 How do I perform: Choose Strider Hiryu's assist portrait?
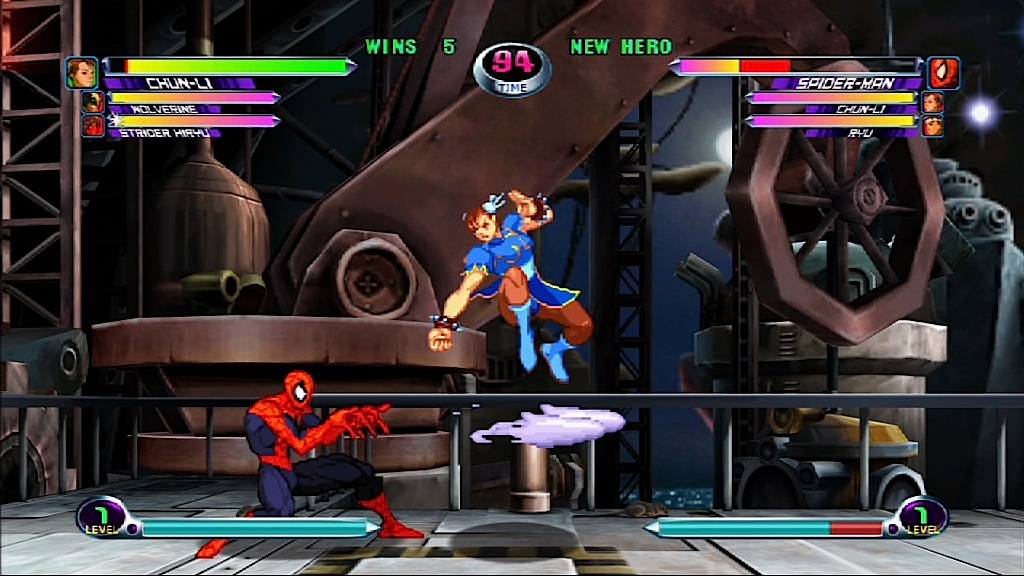[93, 125]
